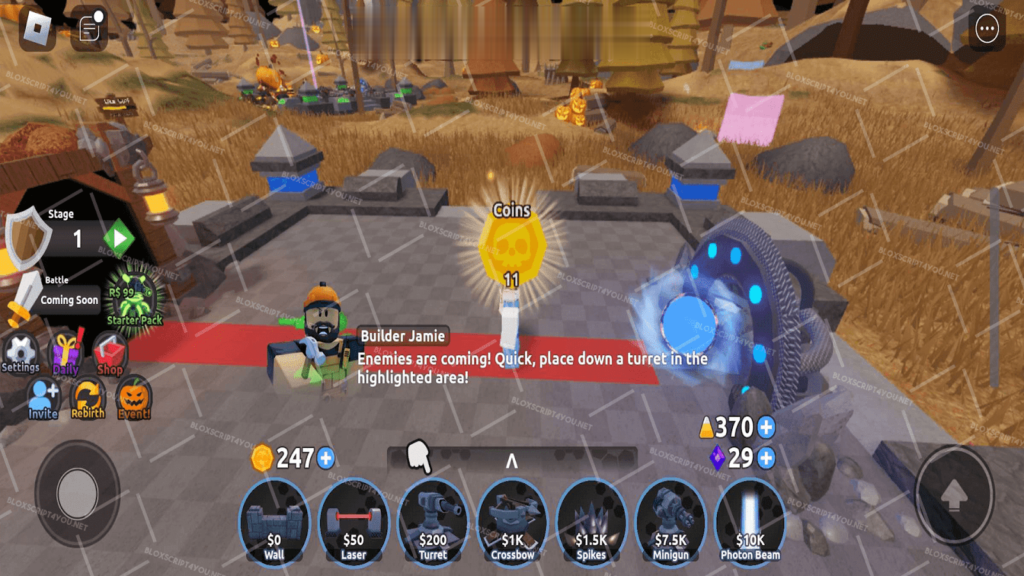Select the $50 Laser build slot

pyautogui.click(x=353, y=522)
